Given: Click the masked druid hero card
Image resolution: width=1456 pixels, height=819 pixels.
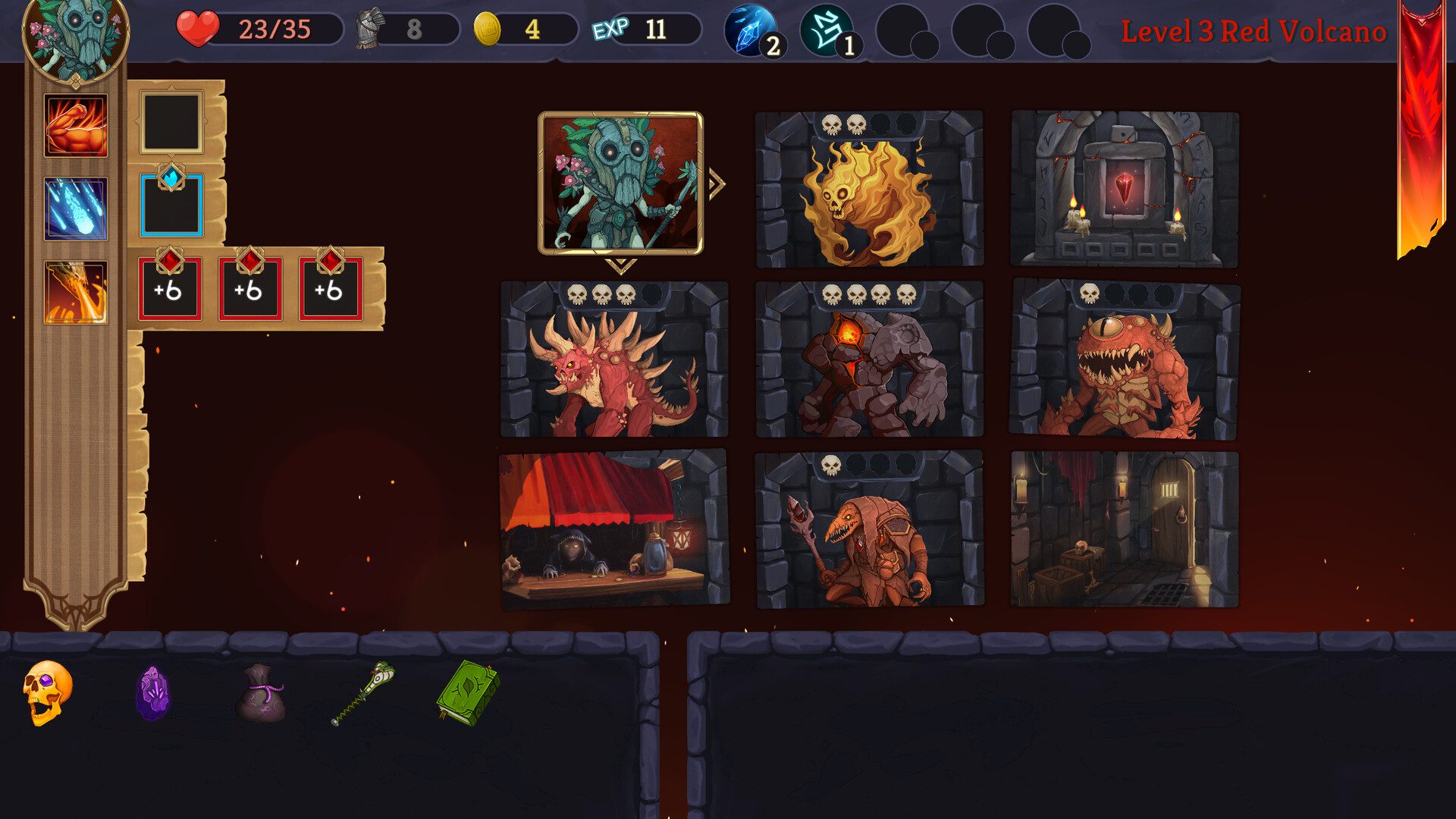Looking at the screenshot, I should point(620,184).
